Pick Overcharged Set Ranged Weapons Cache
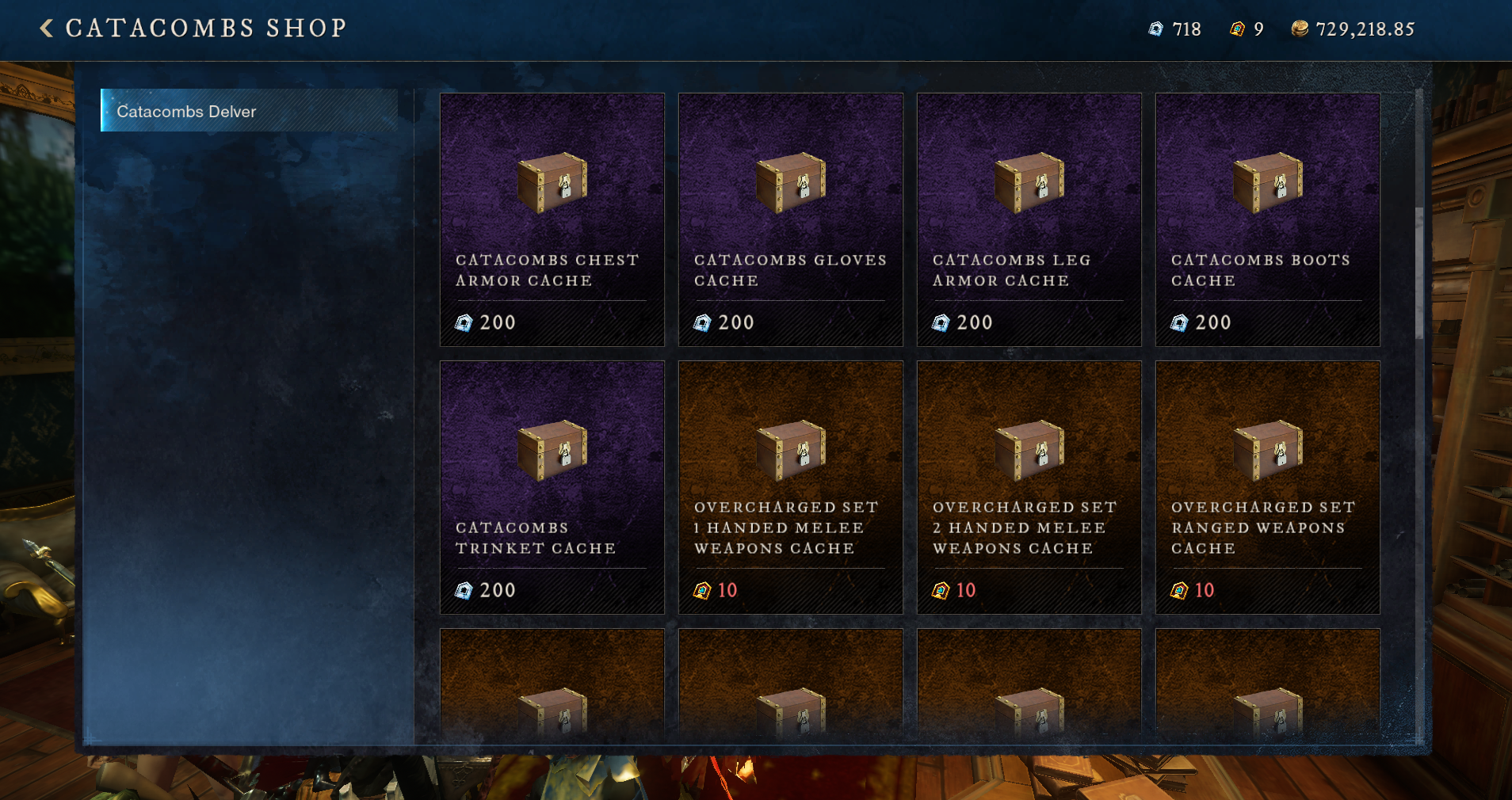Image resolution: width=1512 pixels, height=800 pixels. [x=1267, y=487]
